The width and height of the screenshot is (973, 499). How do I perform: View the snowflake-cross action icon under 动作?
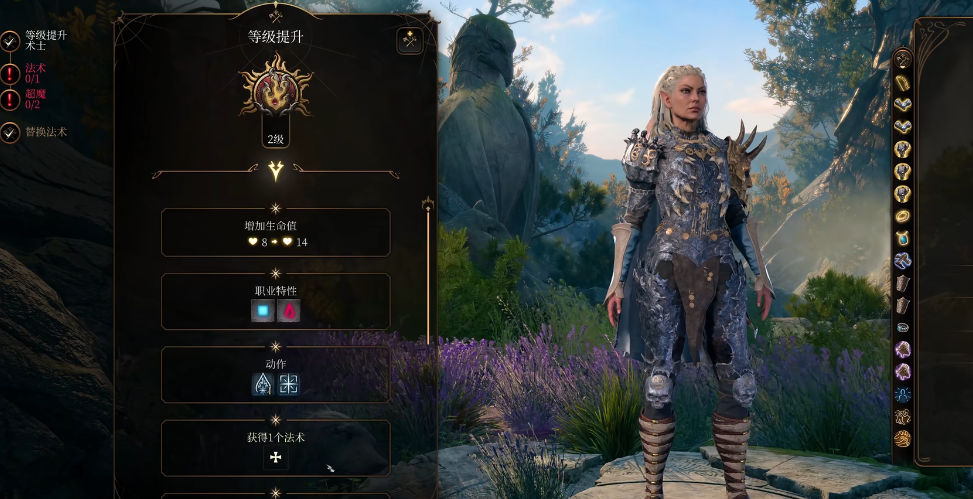tap(289, 384)
